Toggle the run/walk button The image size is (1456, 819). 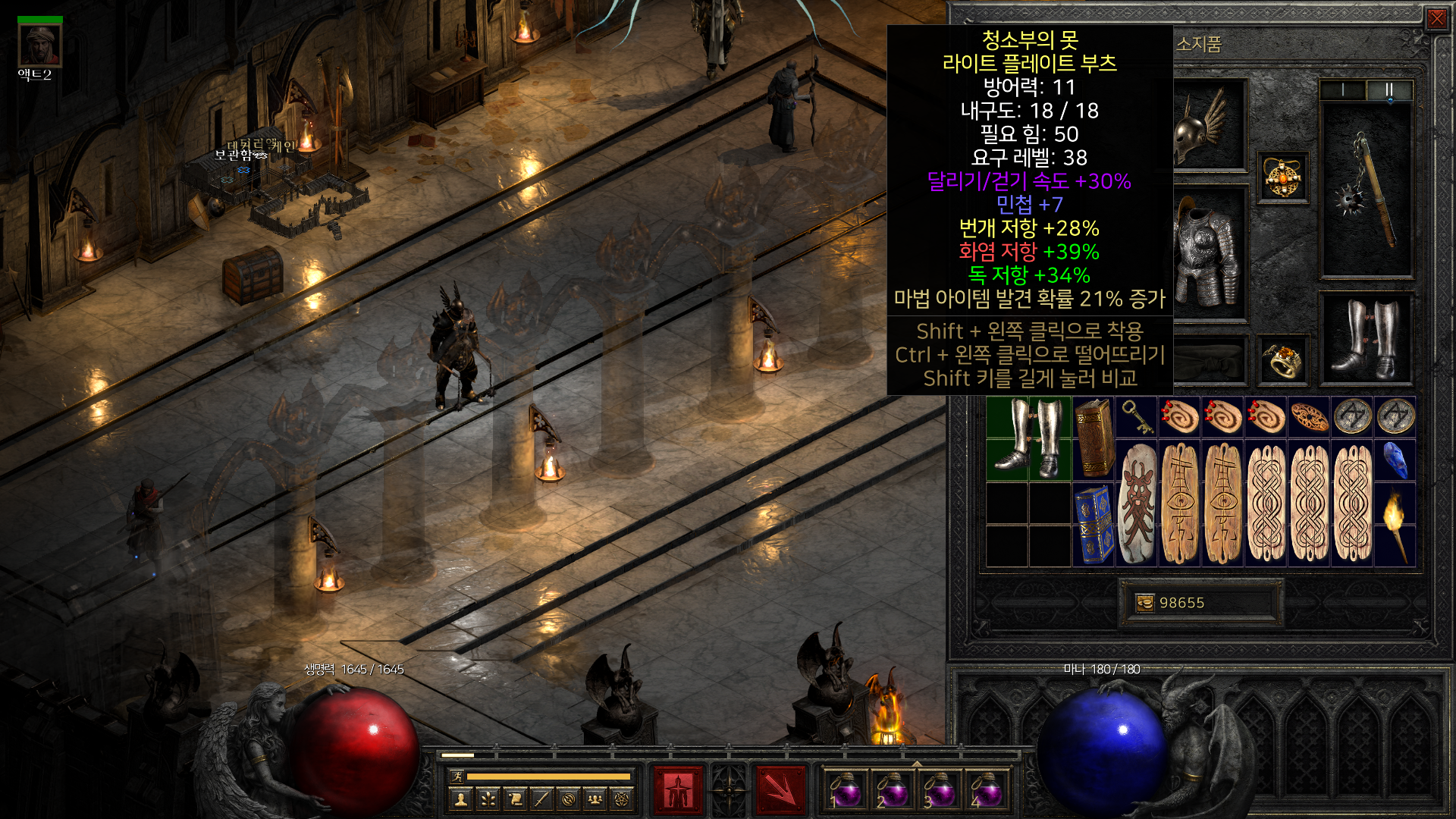tap(457, 777)
